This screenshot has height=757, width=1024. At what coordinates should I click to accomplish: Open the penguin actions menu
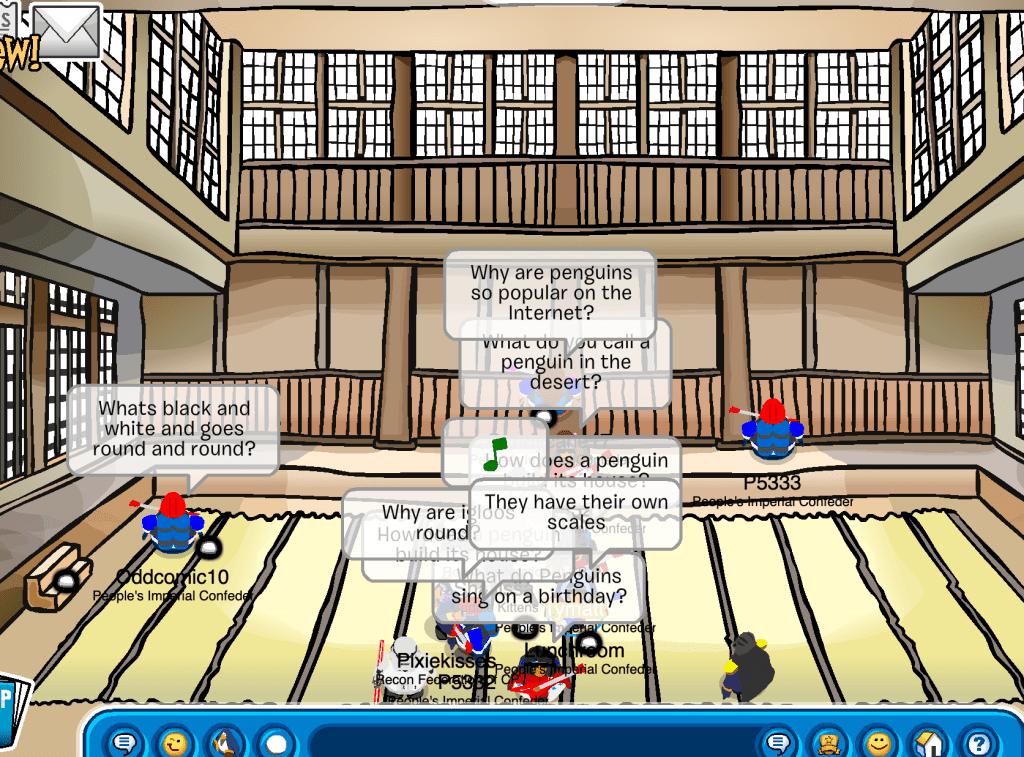[225, 743]
